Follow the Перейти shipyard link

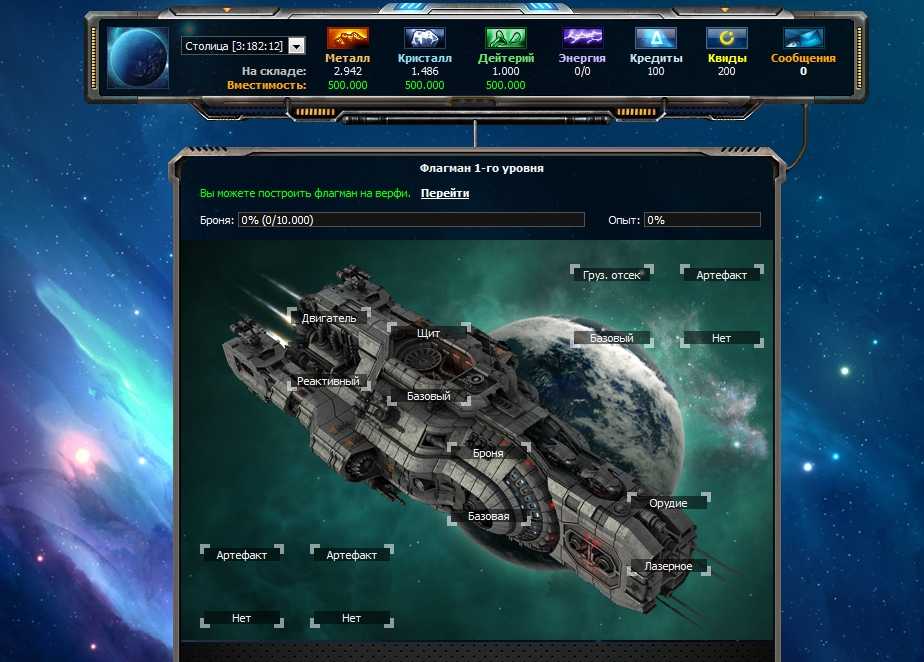click(x=444, y=193)
